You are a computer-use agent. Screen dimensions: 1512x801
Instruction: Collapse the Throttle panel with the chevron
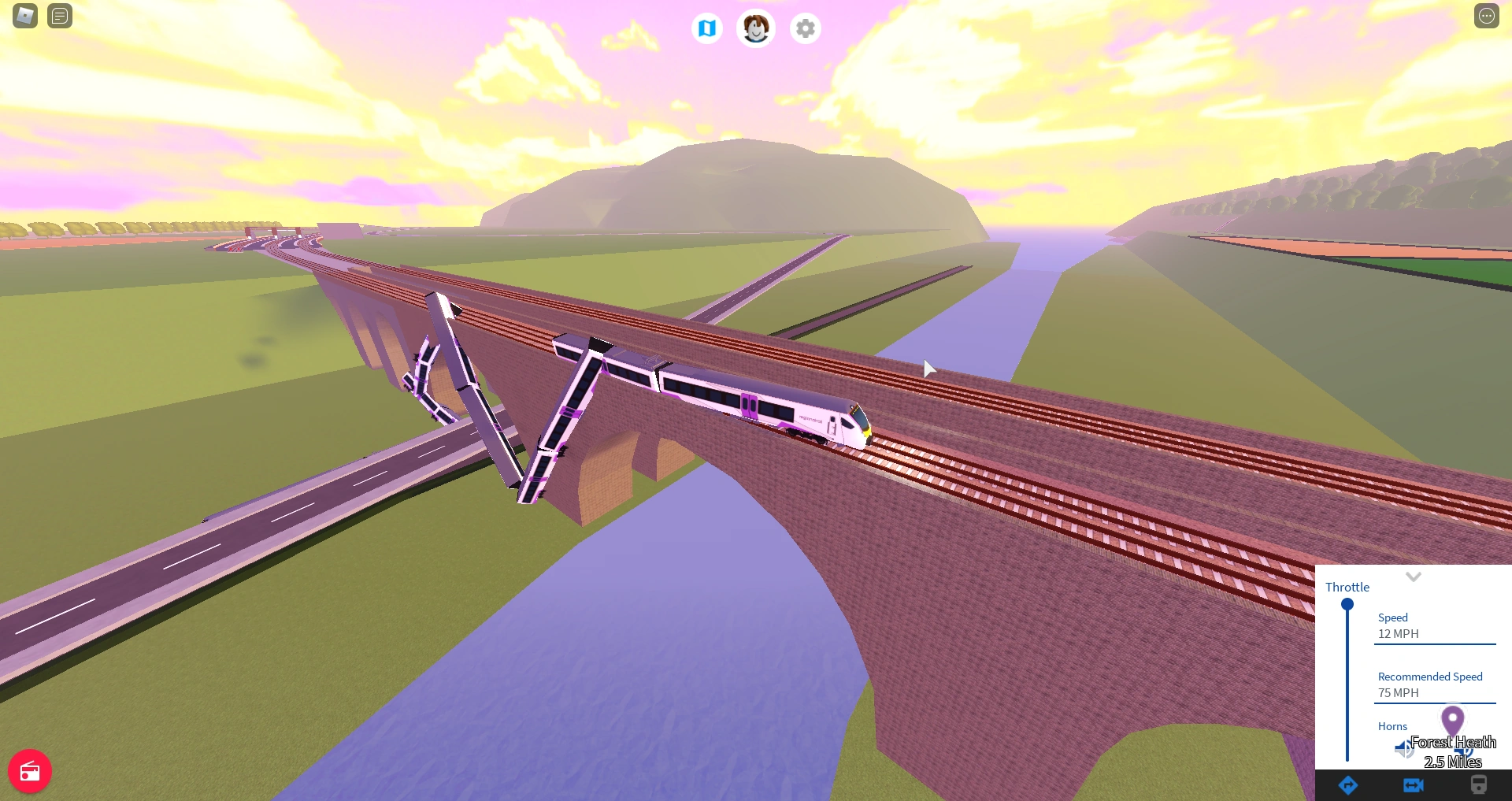(1414, 577)
